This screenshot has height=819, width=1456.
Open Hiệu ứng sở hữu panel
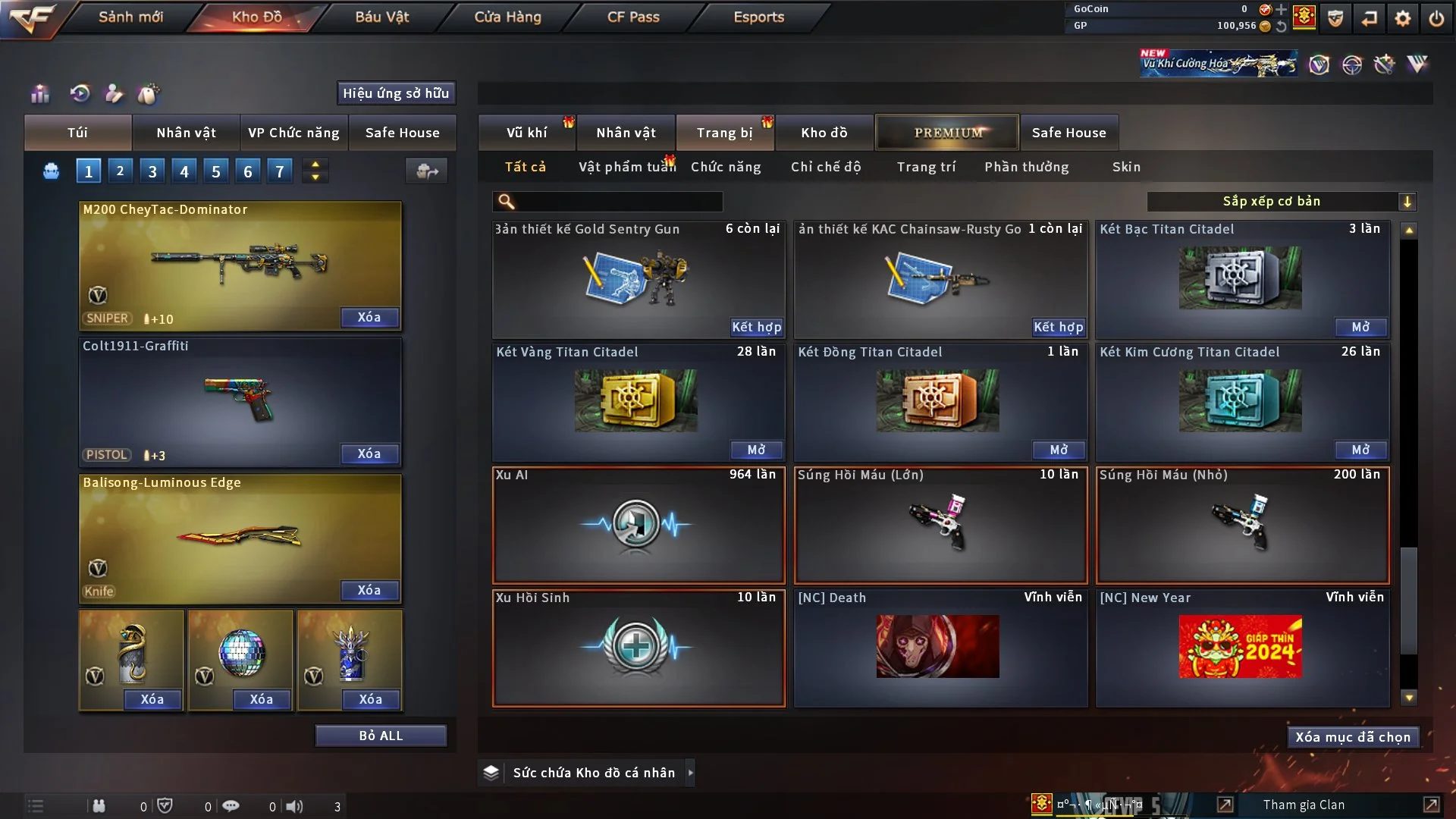point(395,93)
